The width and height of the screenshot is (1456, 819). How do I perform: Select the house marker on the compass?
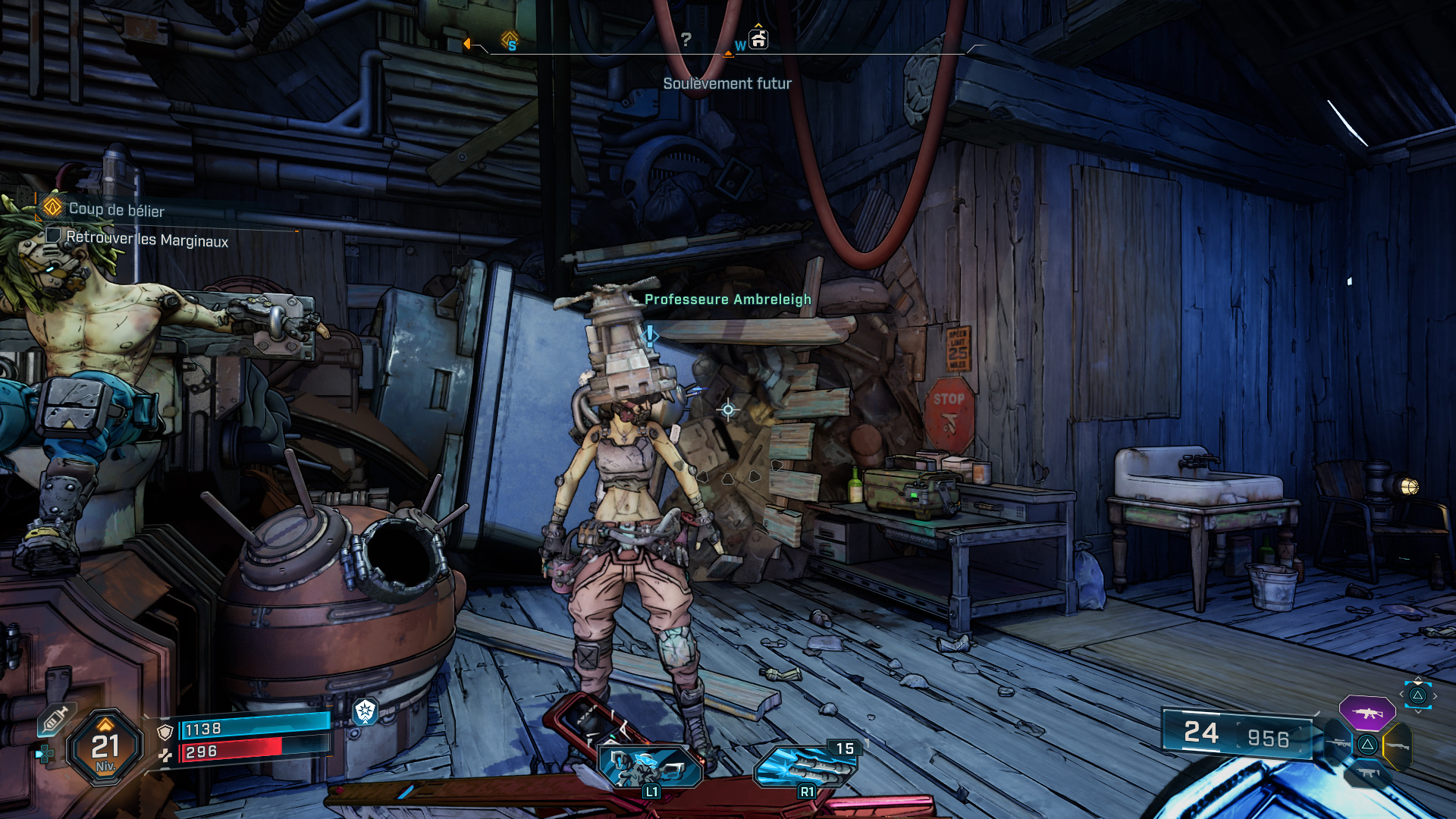(758, 39)
